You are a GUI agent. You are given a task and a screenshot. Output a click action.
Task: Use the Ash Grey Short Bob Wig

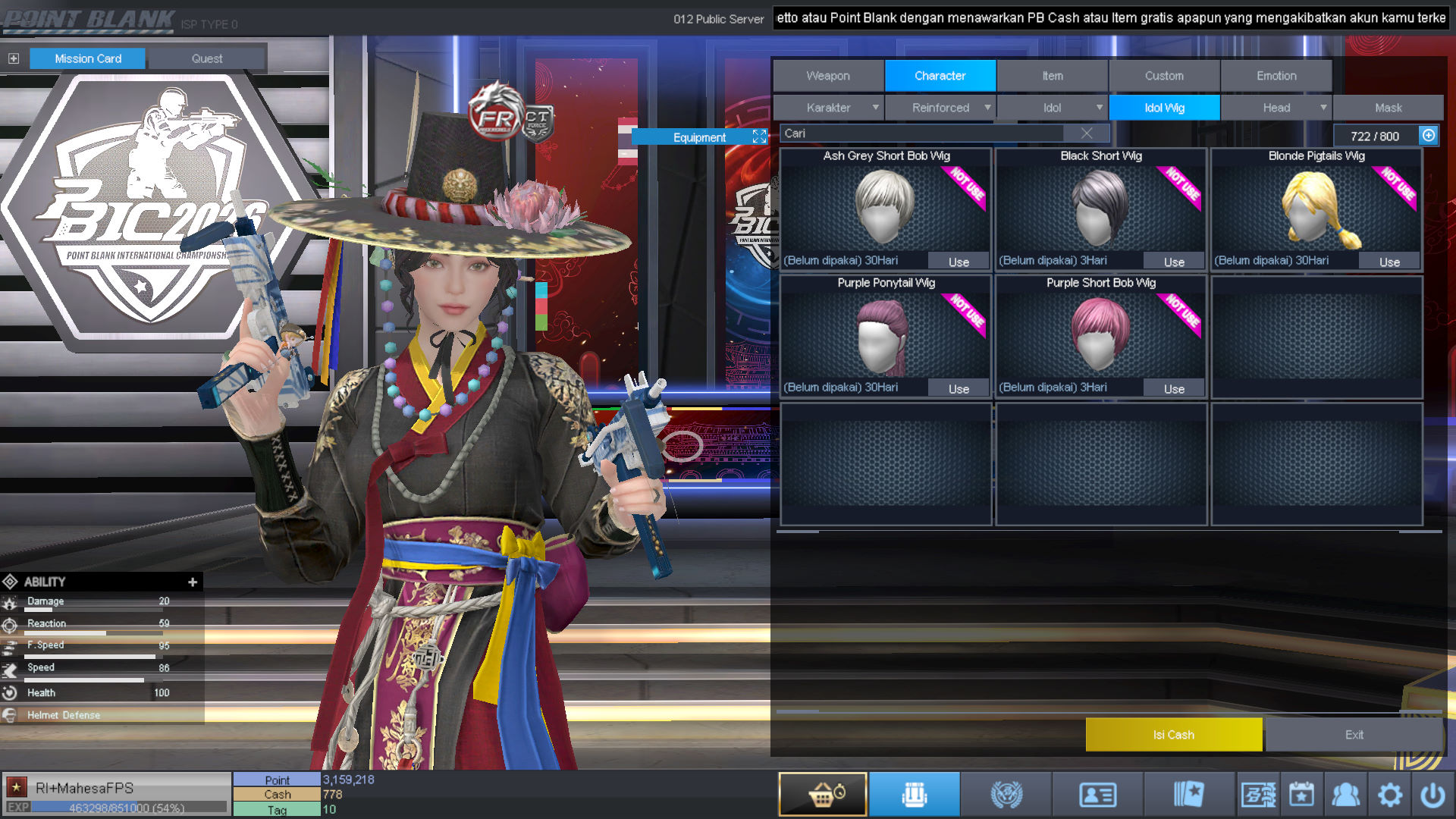pos(959,262)
